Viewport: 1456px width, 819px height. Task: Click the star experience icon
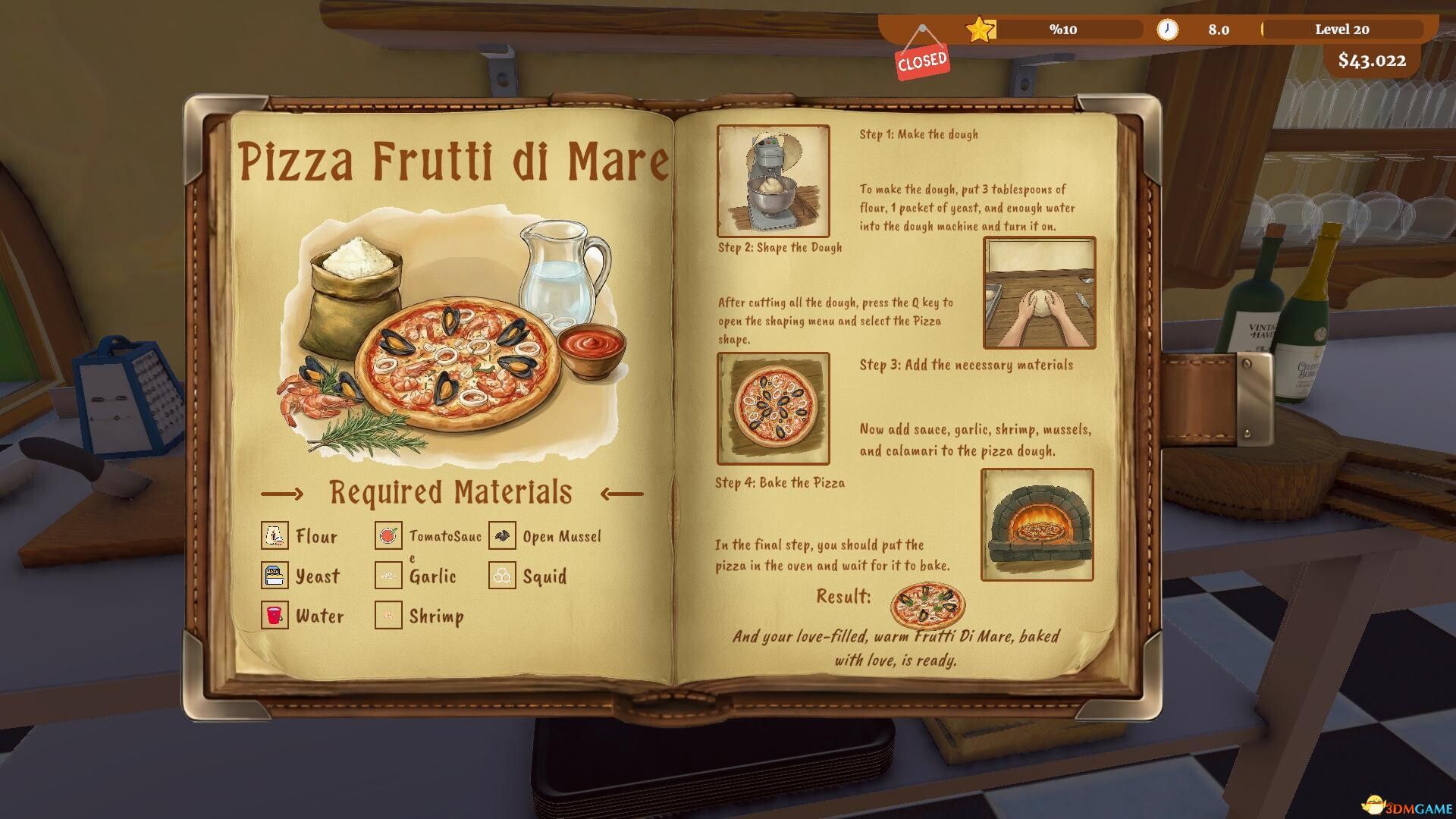pyautogui.click(x=980, y=30)
